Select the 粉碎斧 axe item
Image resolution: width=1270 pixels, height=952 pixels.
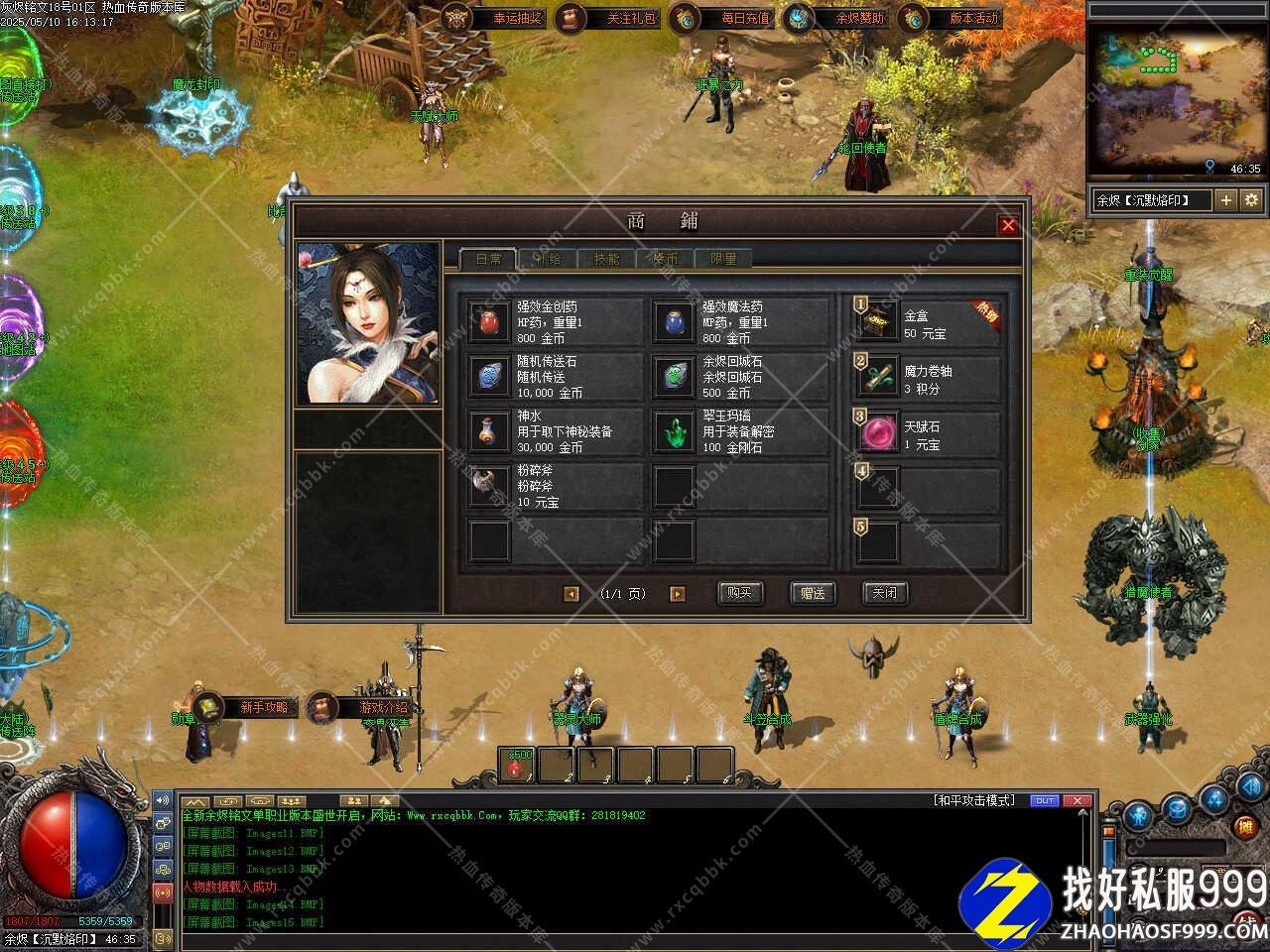(x=490, y=486)
